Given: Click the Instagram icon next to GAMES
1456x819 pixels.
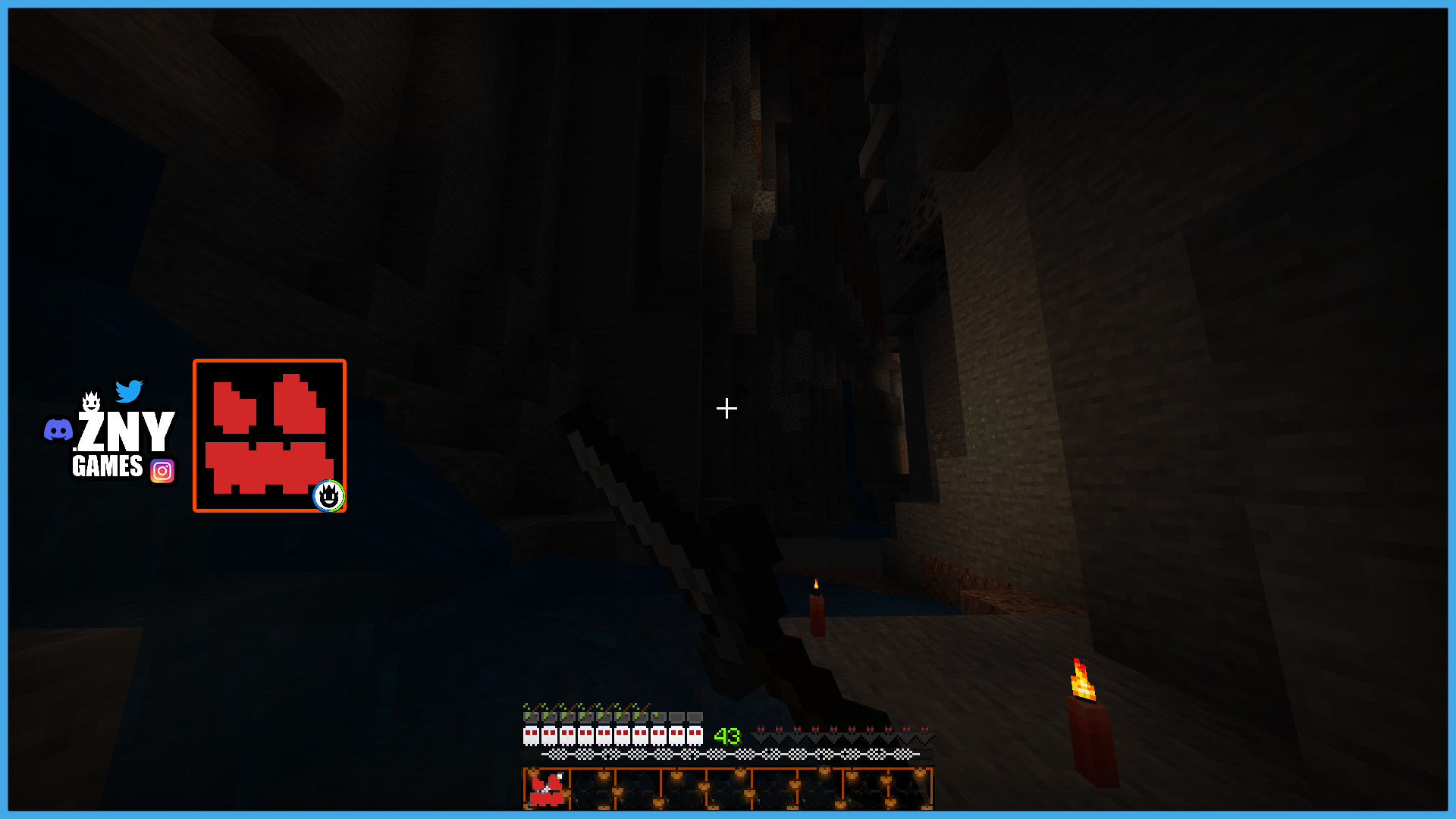Looking at the screenshot, I should [x=162, y=471].
